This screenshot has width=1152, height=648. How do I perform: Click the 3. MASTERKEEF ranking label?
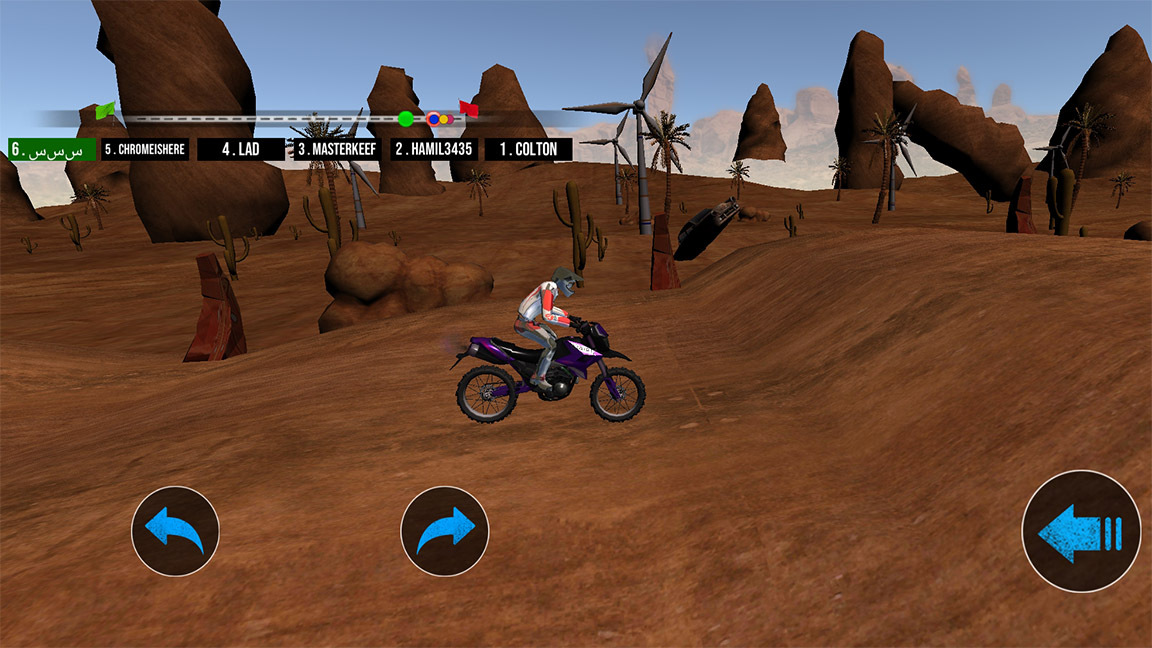[x=338, y=149]
